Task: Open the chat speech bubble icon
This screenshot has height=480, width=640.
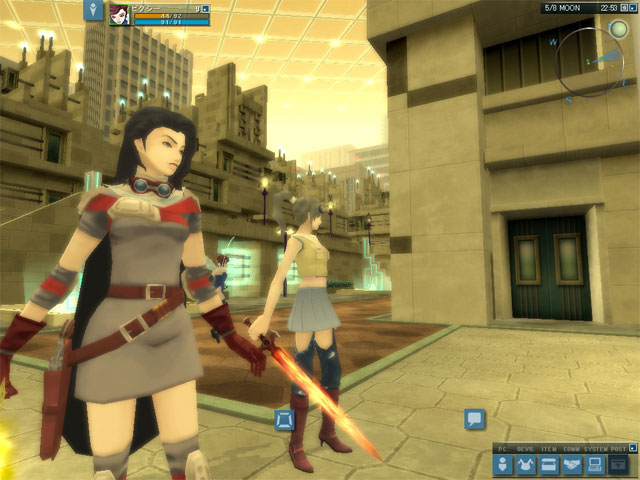Action: [x=475, y=419]
